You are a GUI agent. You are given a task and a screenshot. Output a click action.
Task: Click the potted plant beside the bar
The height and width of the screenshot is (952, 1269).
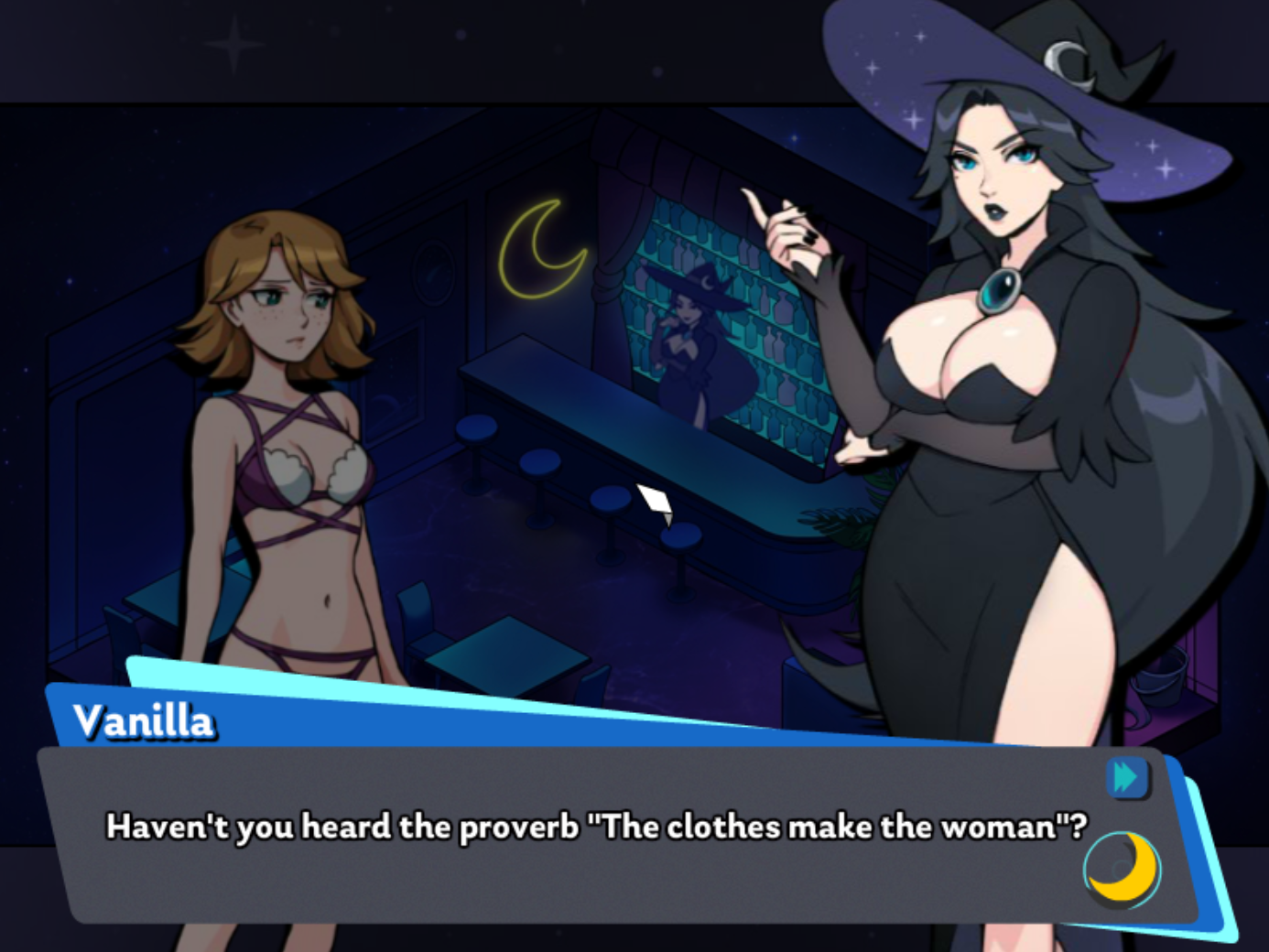pyautogui.click(x=841, y=522)
